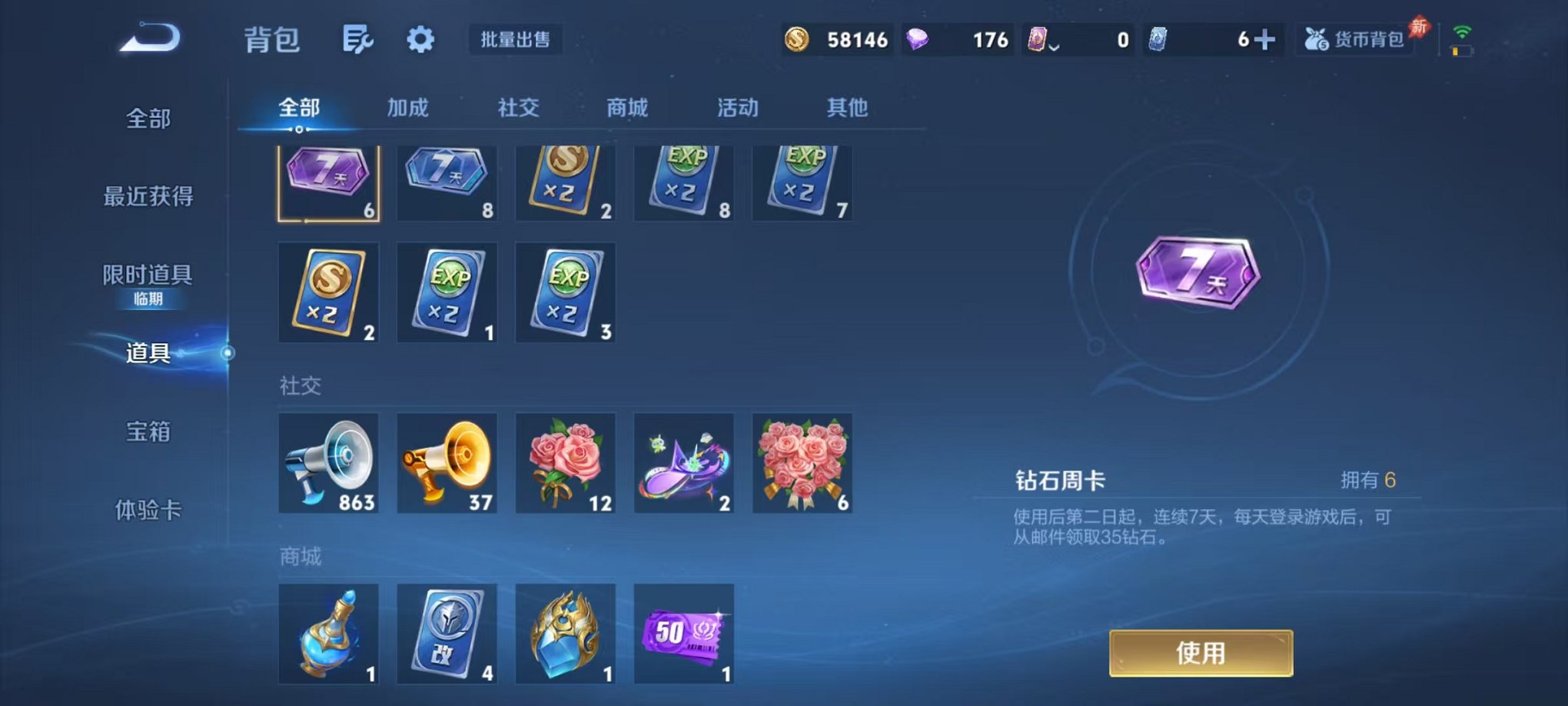Select the blue potion item

coord(328,633)
